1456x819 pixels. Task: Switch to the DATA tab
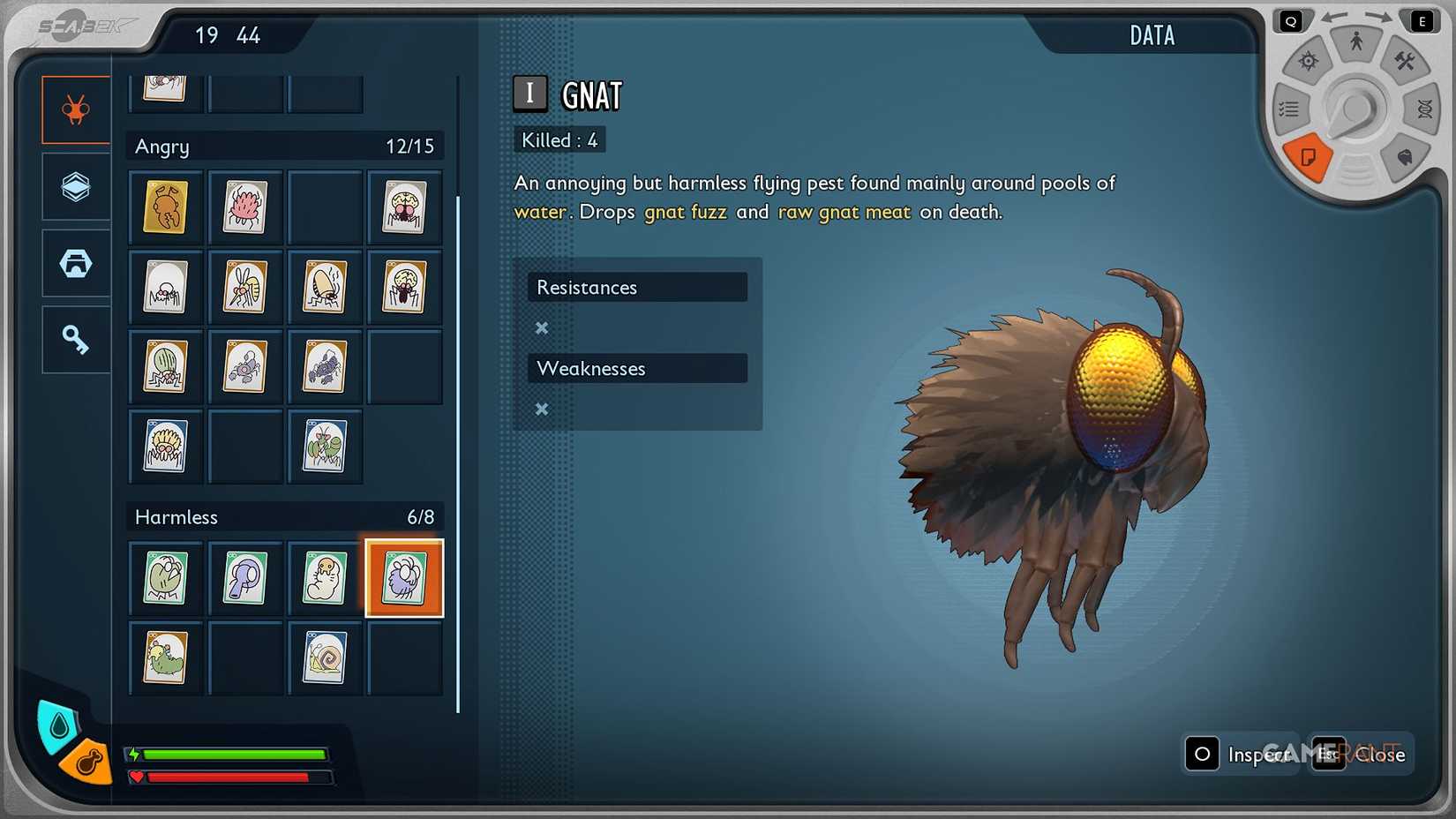[x=1152, y=35]
